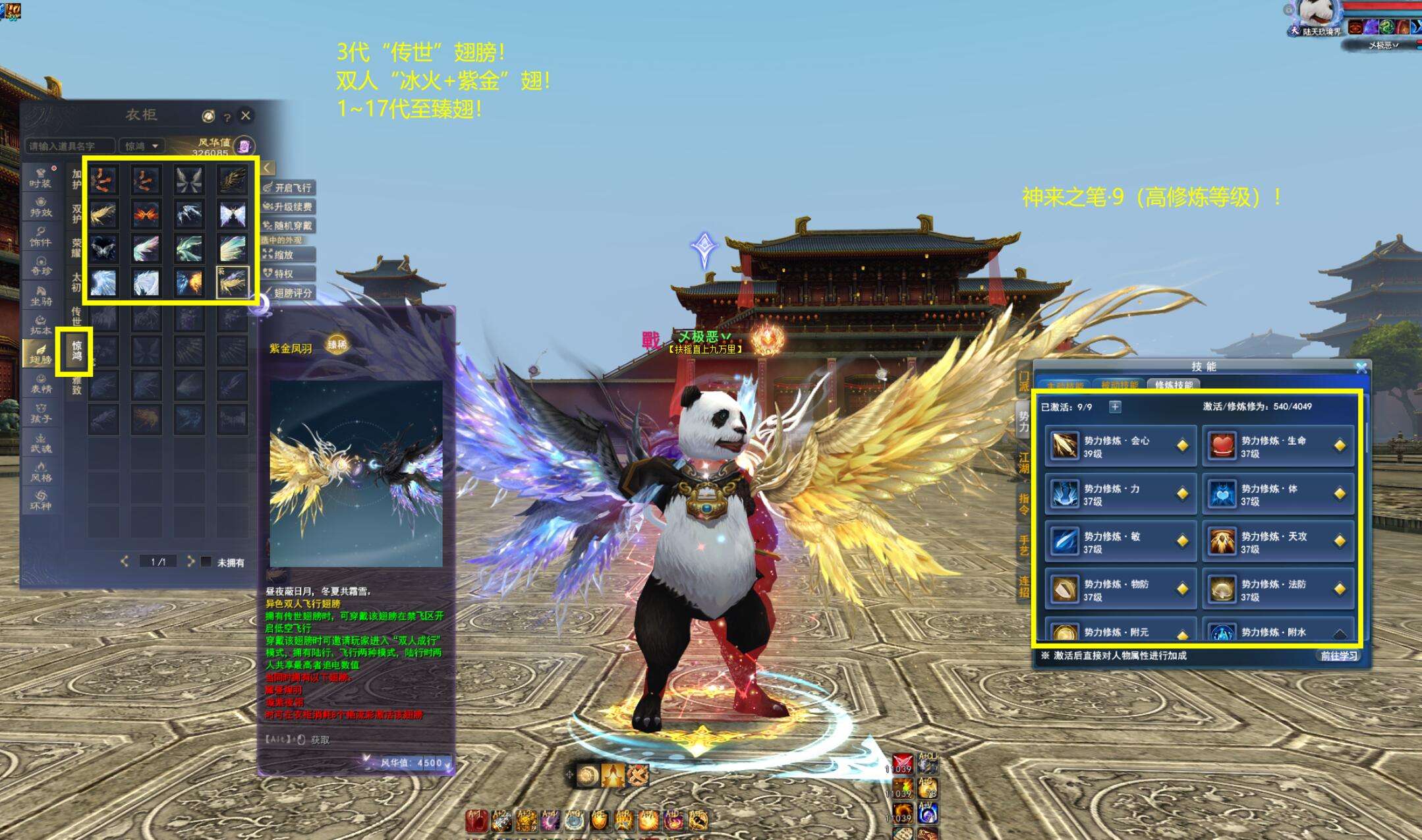
Task: Toggle the 未拥有 not-owned checkbox
Action: click(206, 562)
